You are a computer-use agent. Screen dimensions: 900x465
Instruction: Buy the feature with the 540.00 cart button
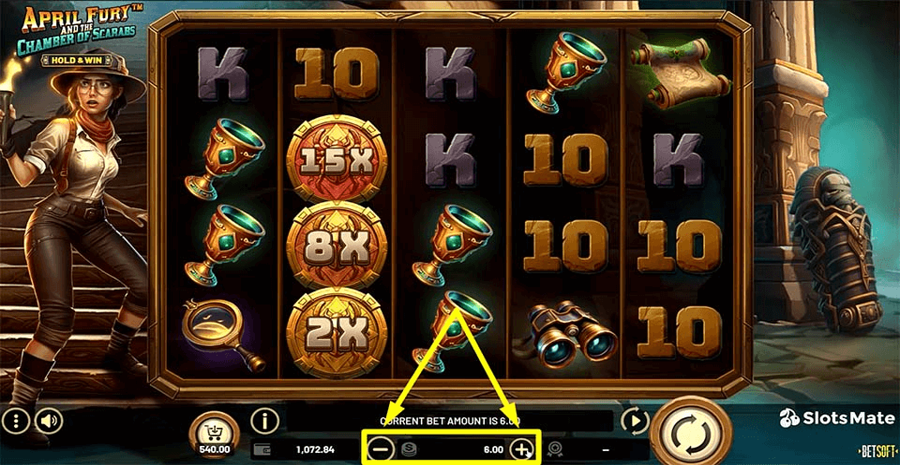tap(213, 430)
